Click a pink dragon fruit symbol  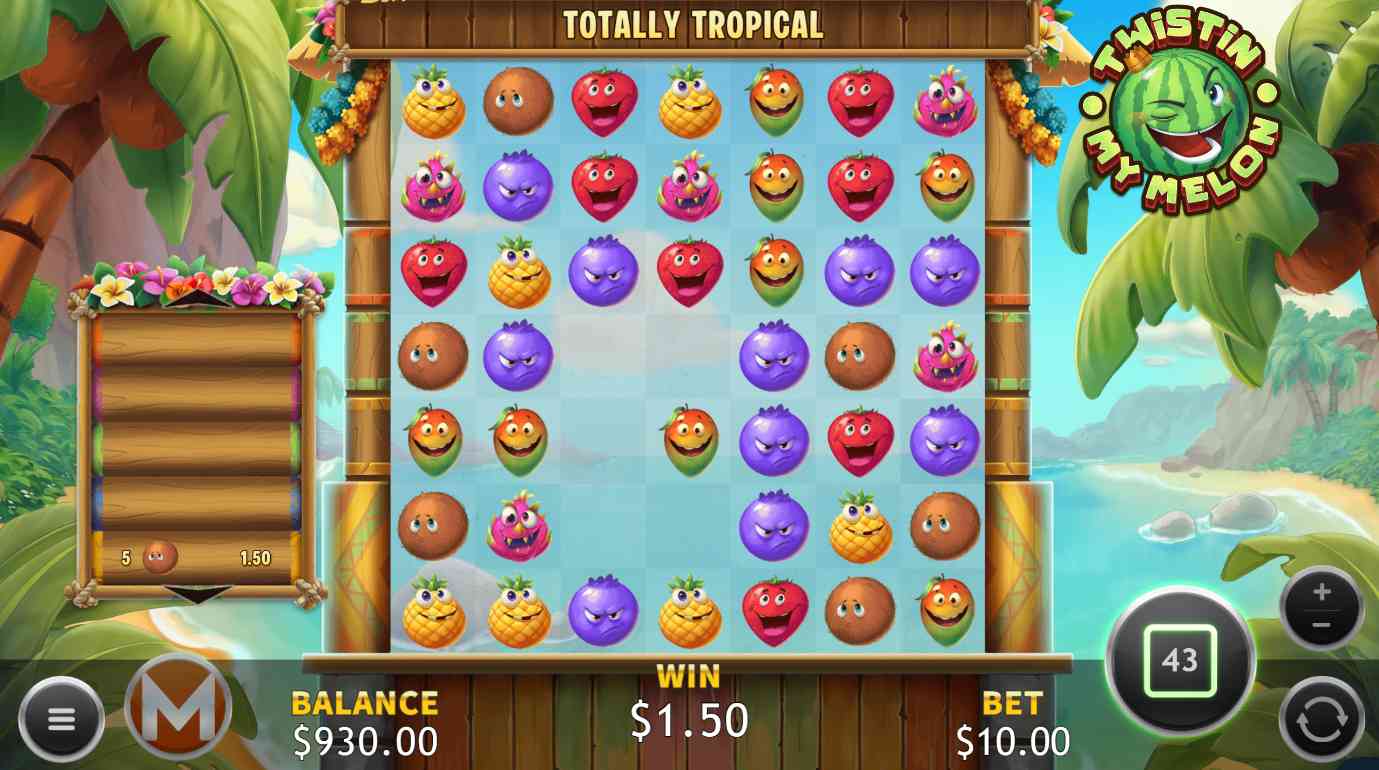point(434,187)
